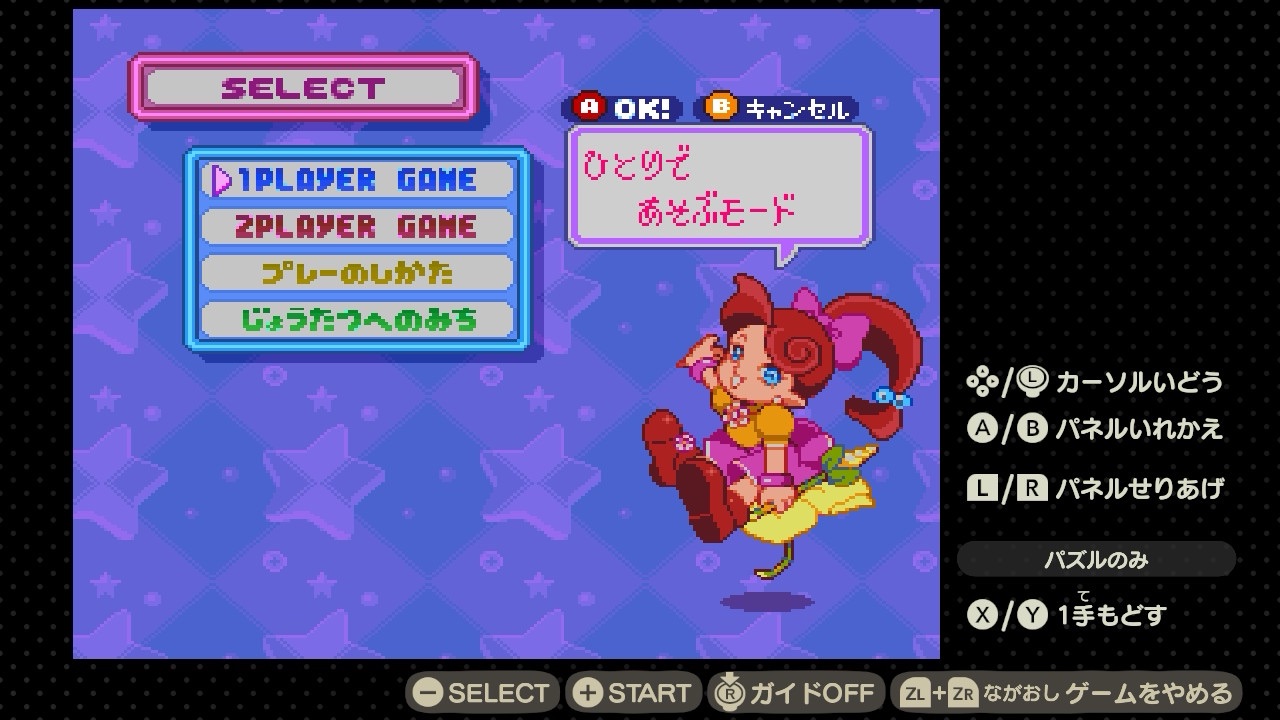
Task: Select じょうたつへのみち menu entry
Action: pyautogui.click(x=357, y=320)
